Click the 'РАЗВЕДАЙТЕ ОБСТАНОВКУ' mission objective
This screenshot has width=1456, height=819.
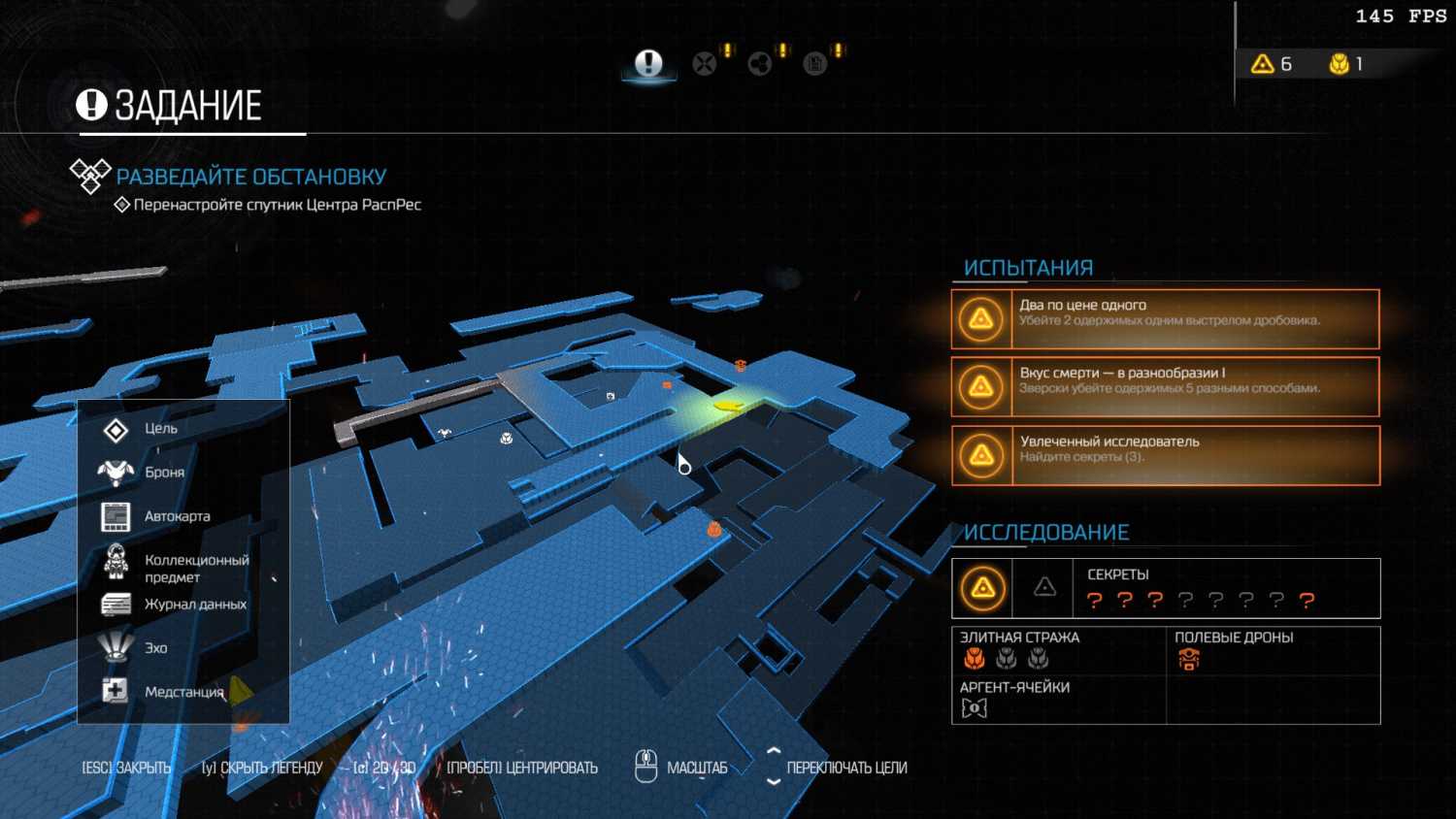(250, 177)
